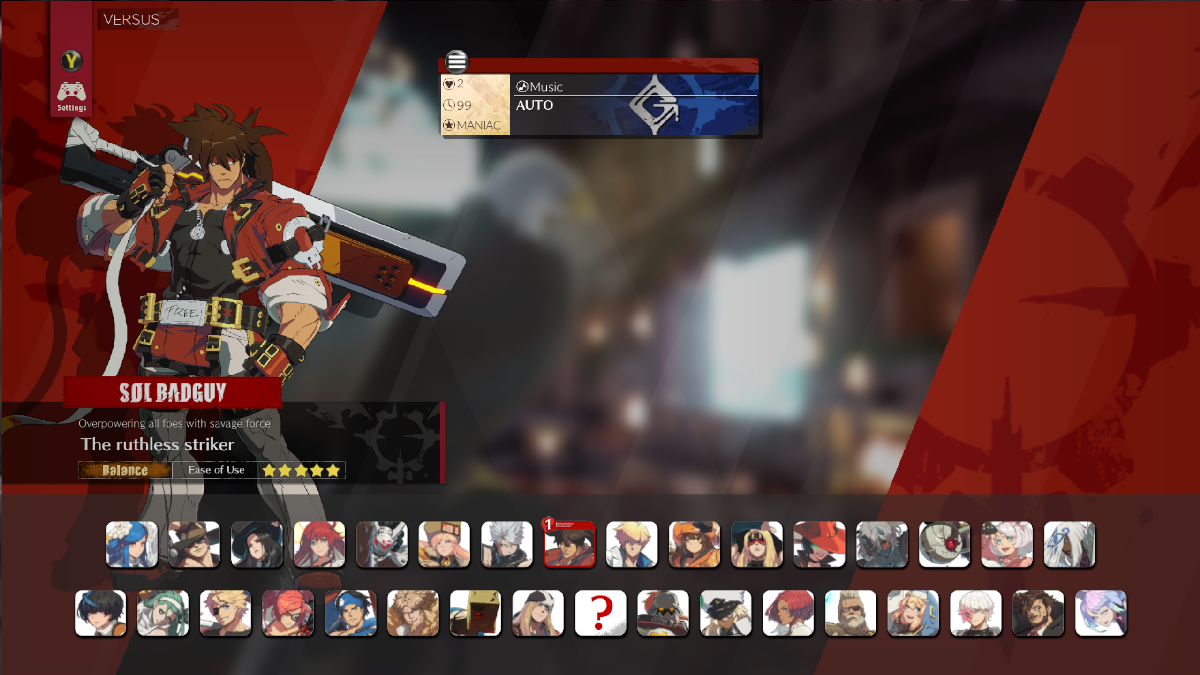
Task: Select Sol Badguy's highlighted portrait
Action: click(x=569, y=545)
